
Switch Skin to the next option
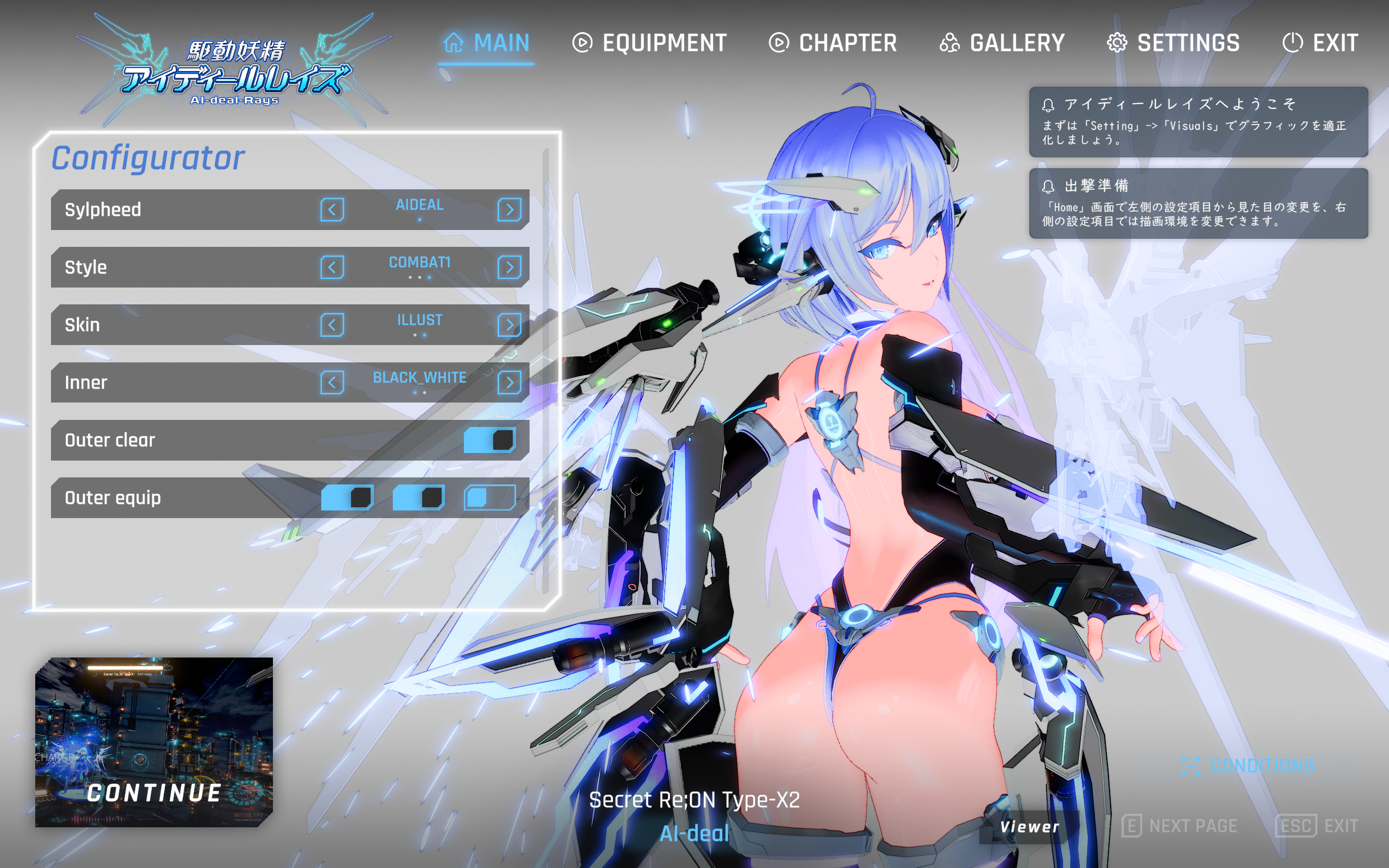tap(509, 325)
